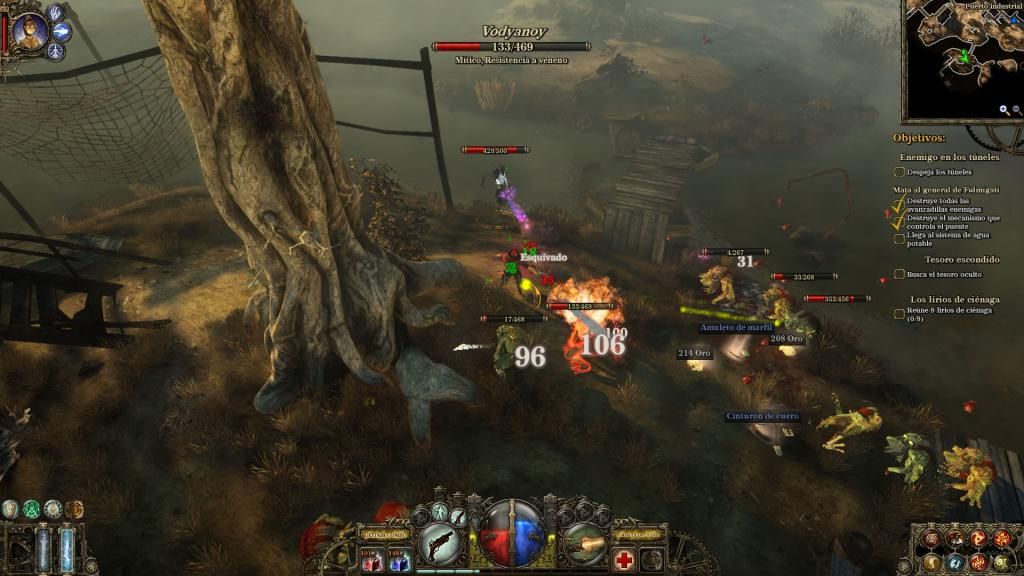Screen dimensions: 1024x576
Task: Select the 'Reúne 8 lirios de ciénaga' objective
Action: pos(899,313)
